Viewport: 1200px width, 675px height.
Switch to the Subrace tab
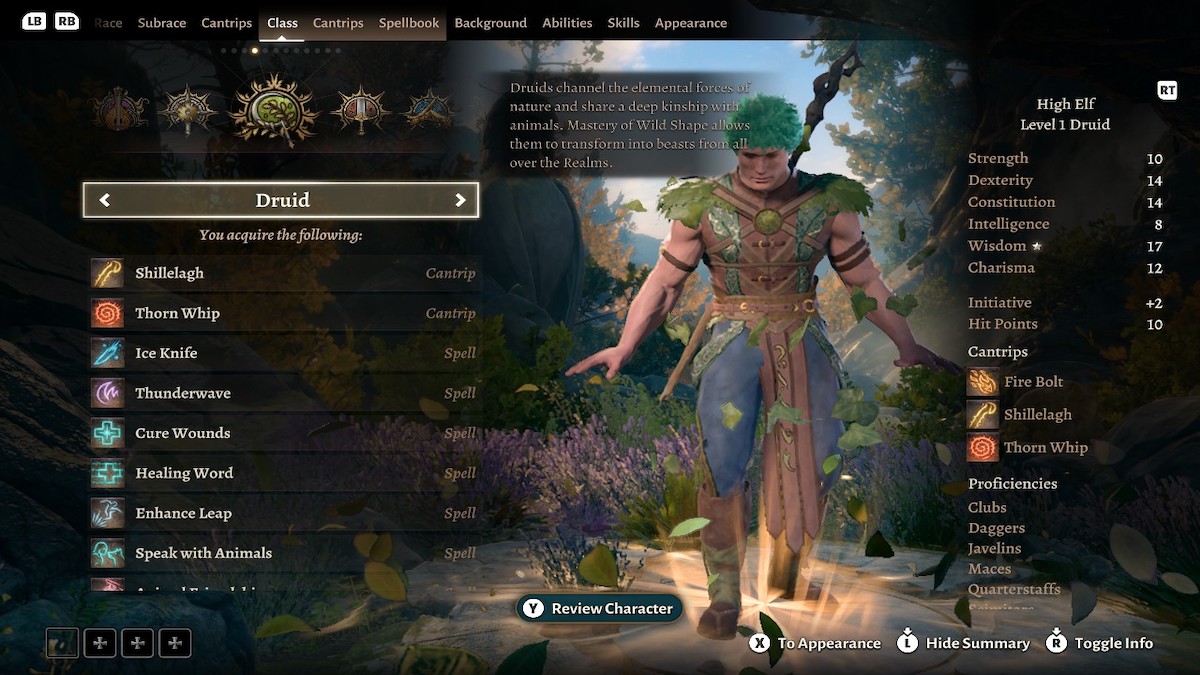tap(162, 23)
